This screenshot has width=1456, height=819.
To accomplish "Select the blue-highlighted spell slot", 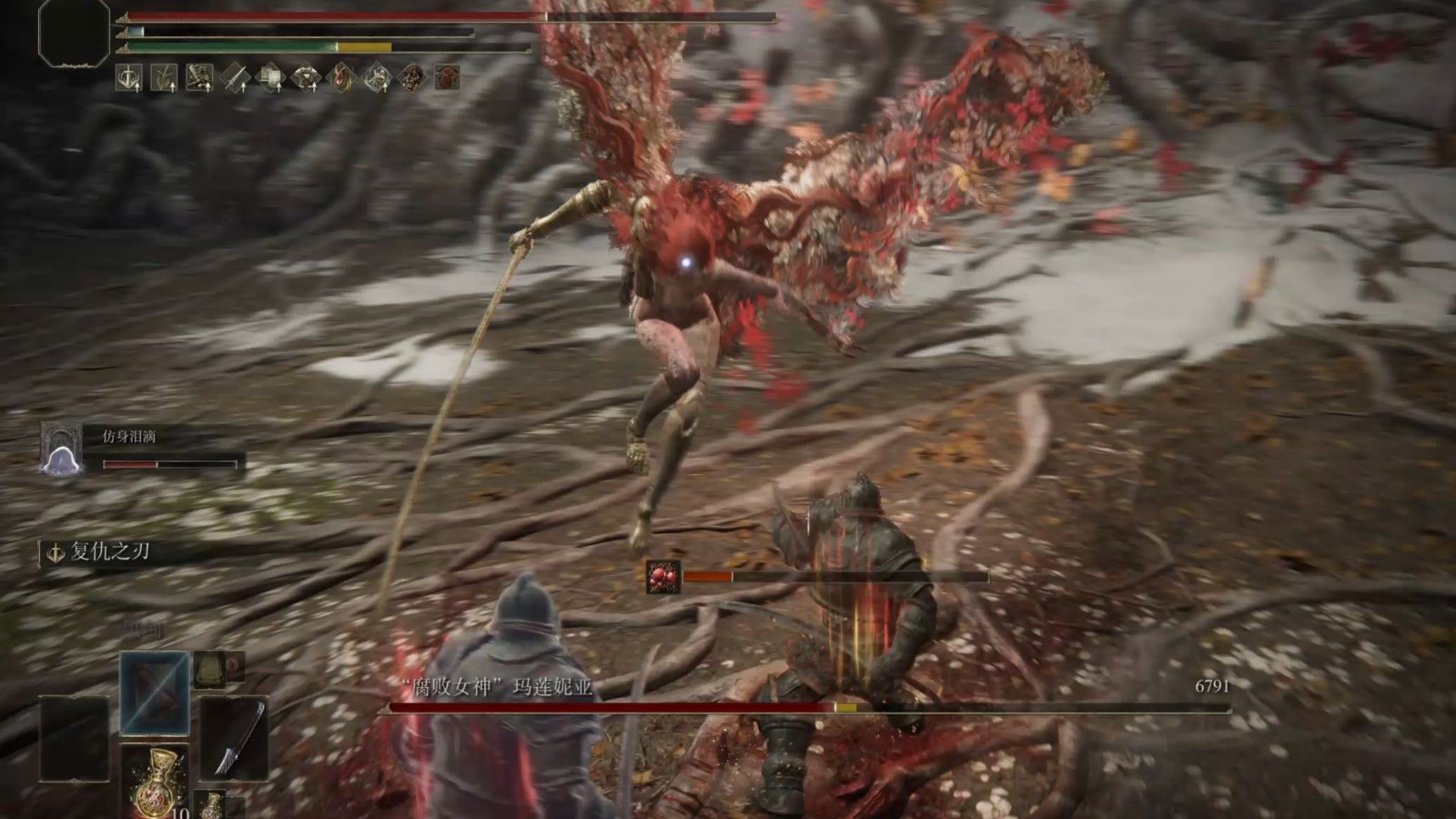I will 155,693.
